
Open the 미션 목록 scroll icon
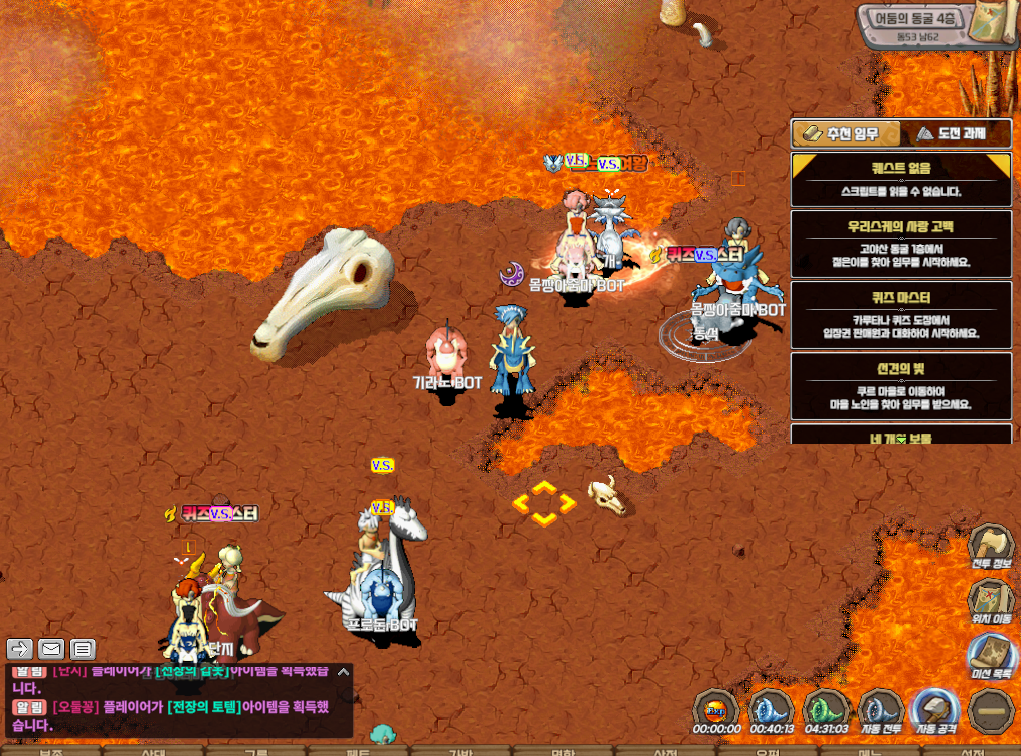992,656
